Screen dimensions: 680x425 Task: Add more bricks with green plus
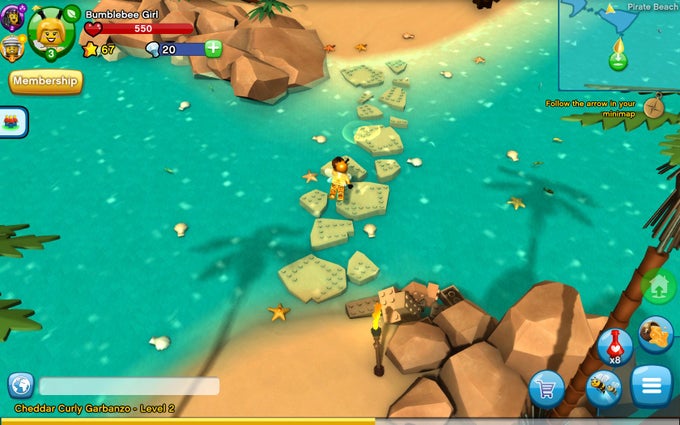click(x=213, y=49)
